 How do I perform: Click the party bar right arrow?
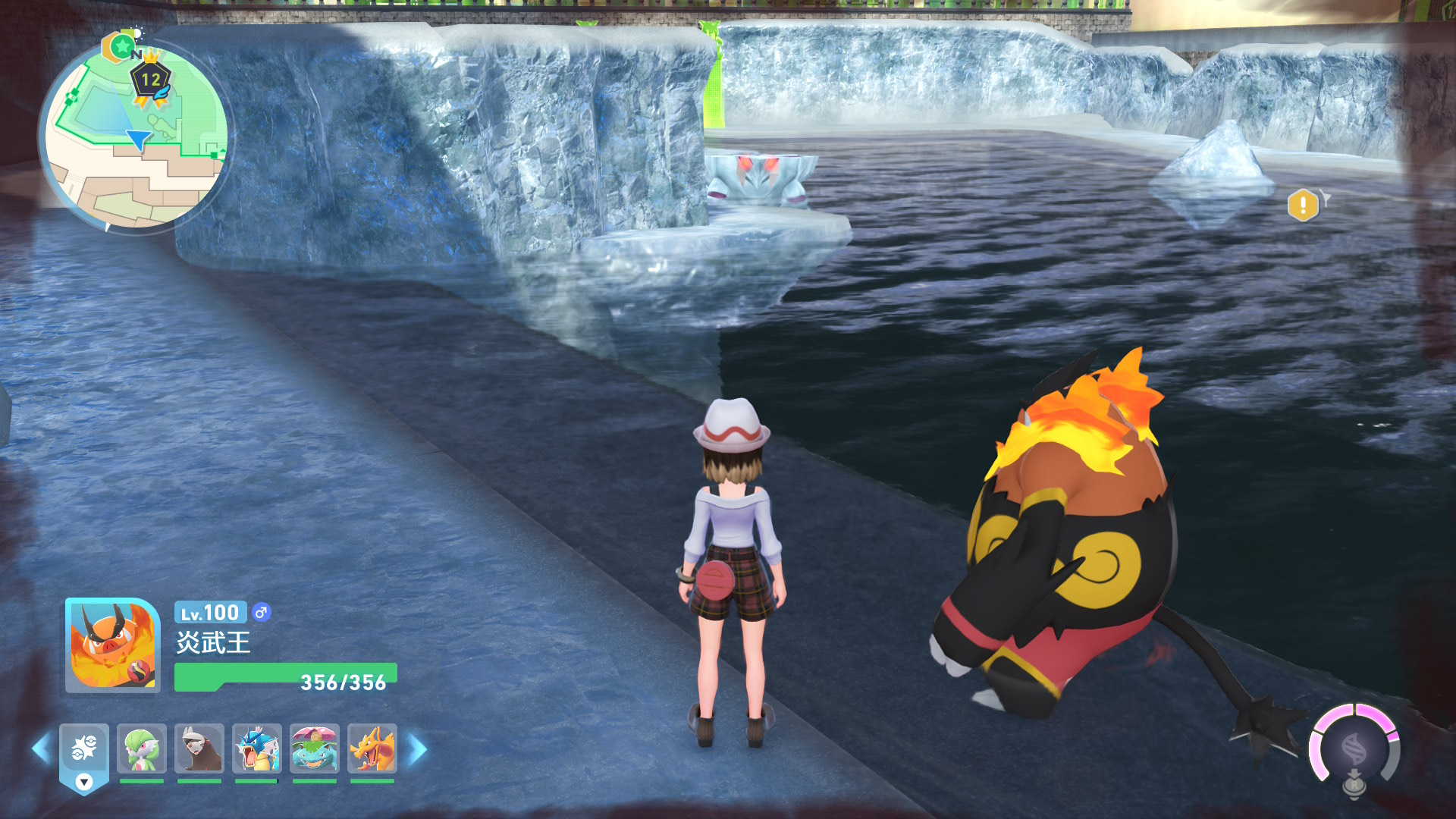point(418,750)
